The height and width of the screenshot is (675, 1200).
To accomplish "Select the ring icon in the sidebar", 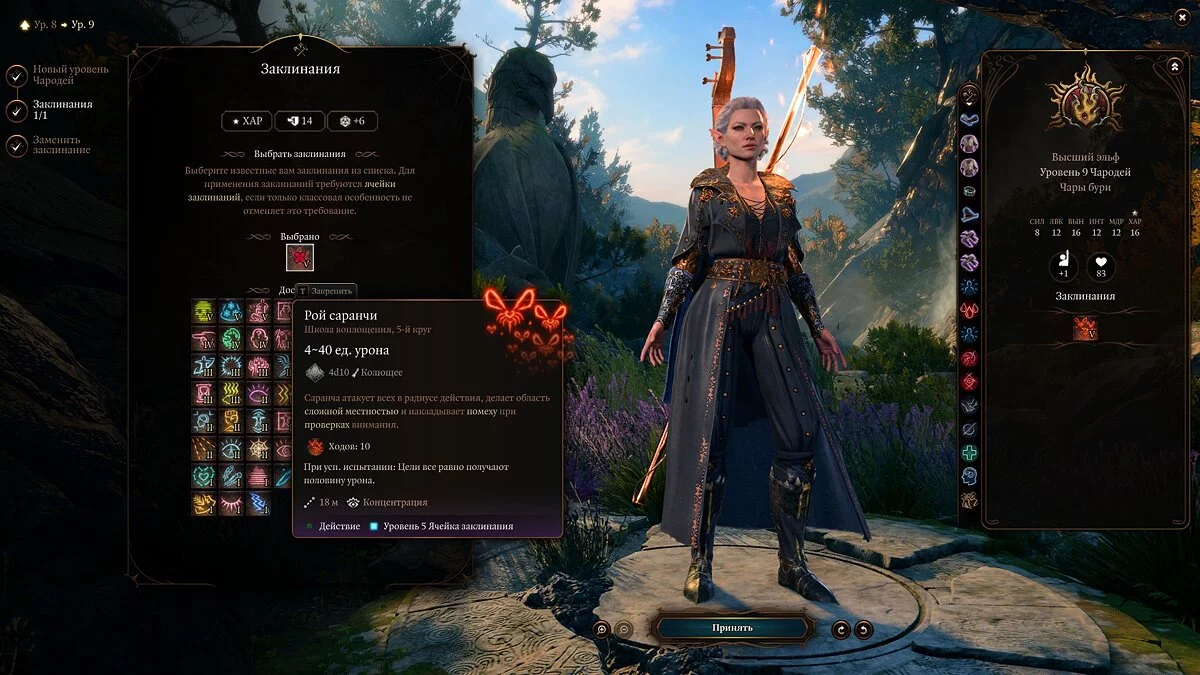I will click(x=969, y=190).
